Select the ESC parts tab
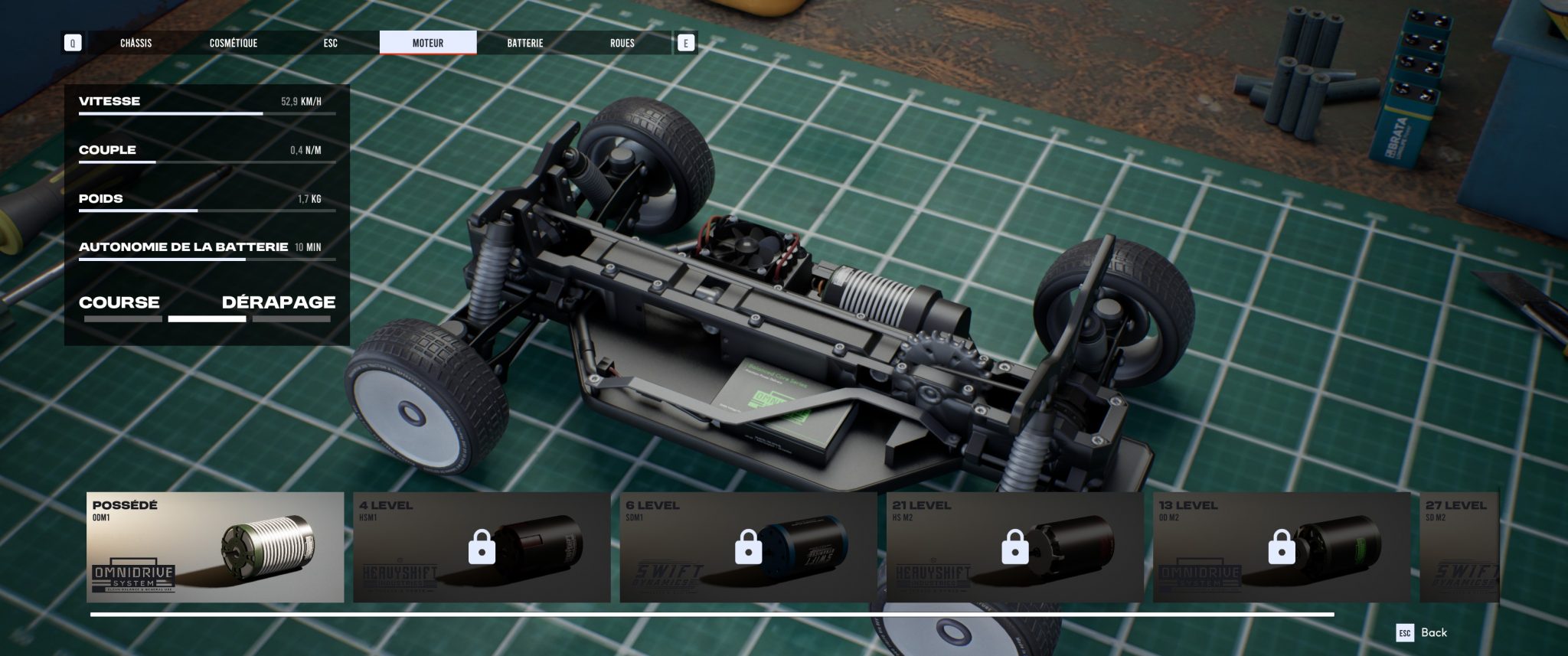Viewport: 1568px width, 656px height. tap(331, 43)
